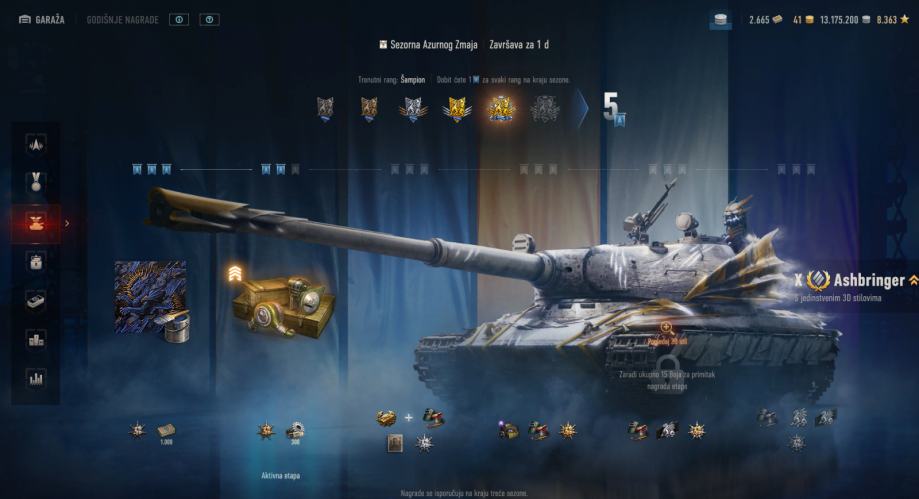919x499 pixels.
Task: Open the podium leaderboard sidebar tab
Action: pos(36,340)
